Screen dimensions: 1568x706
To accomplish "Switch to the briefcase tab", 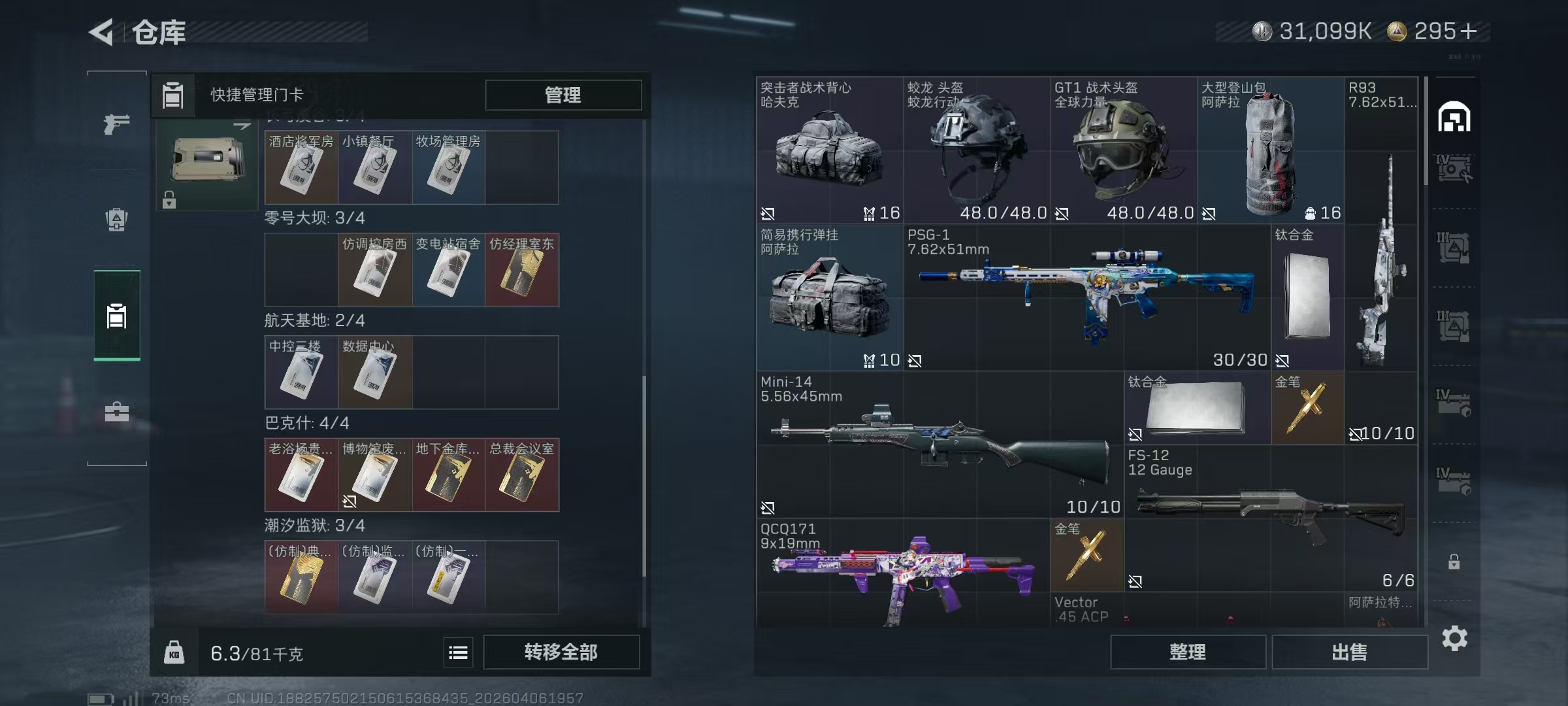I will [x=116, y=412].
